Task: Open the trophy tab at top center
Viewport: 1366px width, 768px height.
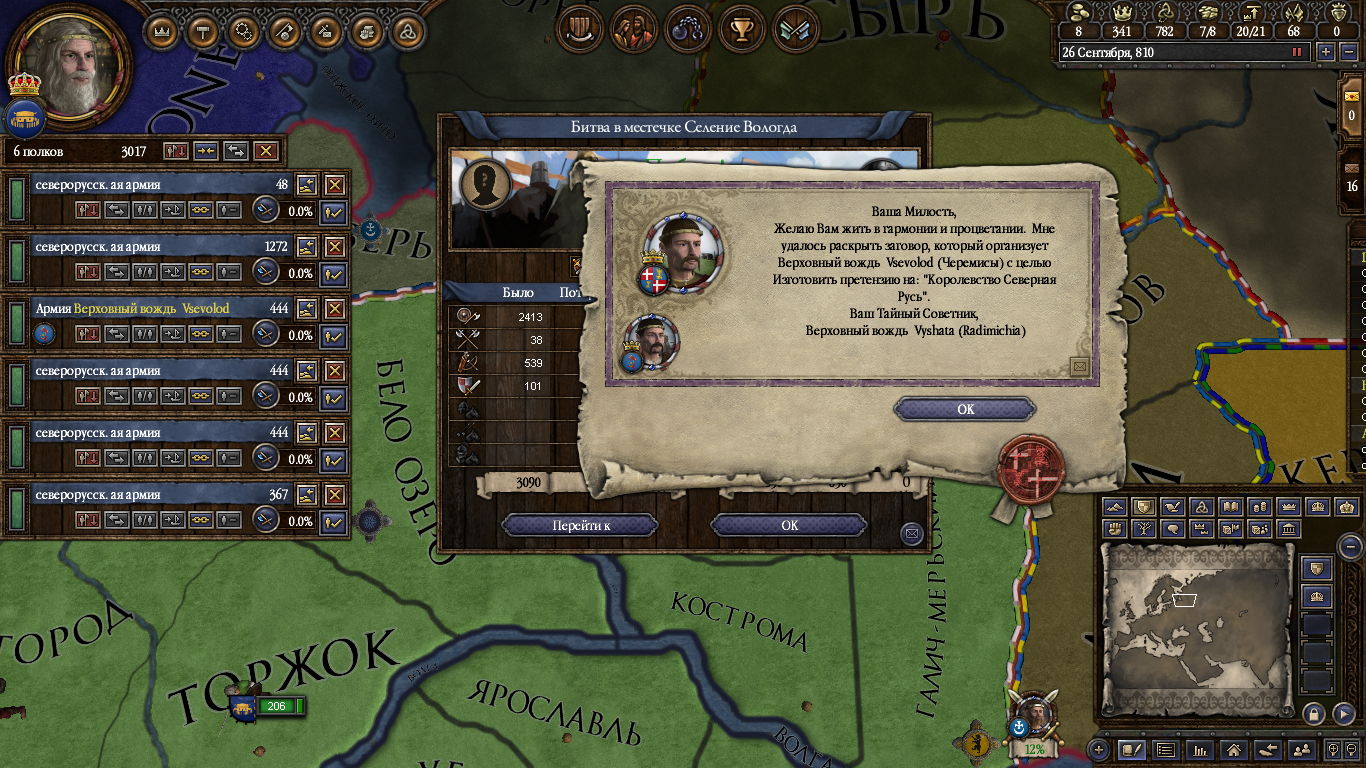Action: coord(741,30)
